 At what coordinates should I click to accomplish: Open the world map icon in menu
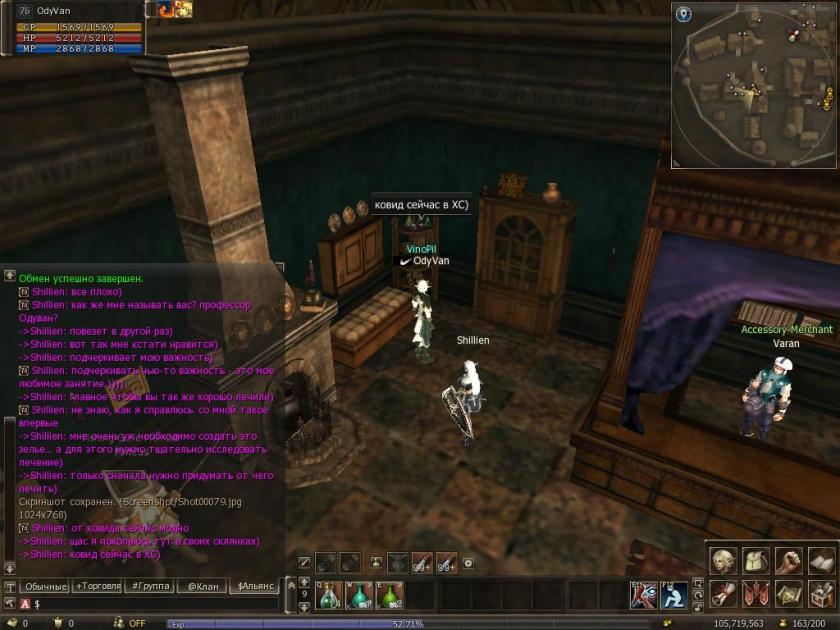pos(789,593)
